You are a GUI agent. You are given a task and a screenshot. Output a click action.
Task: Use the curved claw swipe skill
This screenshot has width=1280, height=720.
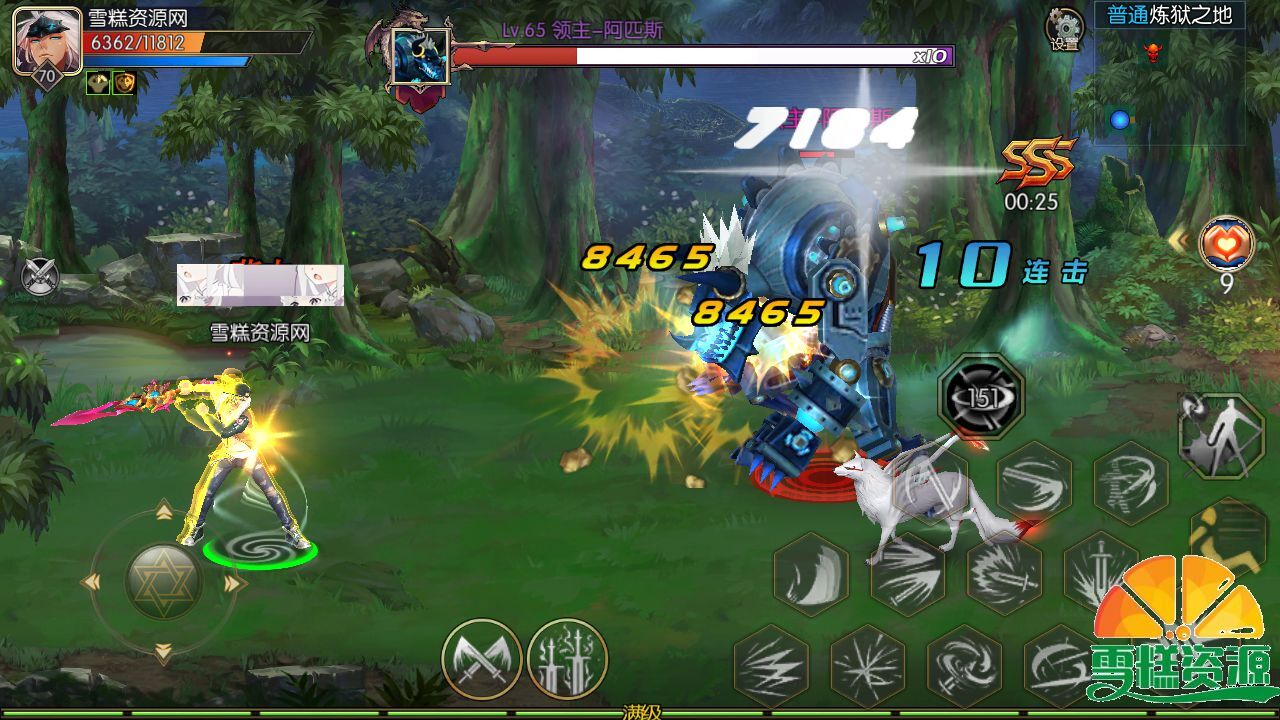pos(811,573)
